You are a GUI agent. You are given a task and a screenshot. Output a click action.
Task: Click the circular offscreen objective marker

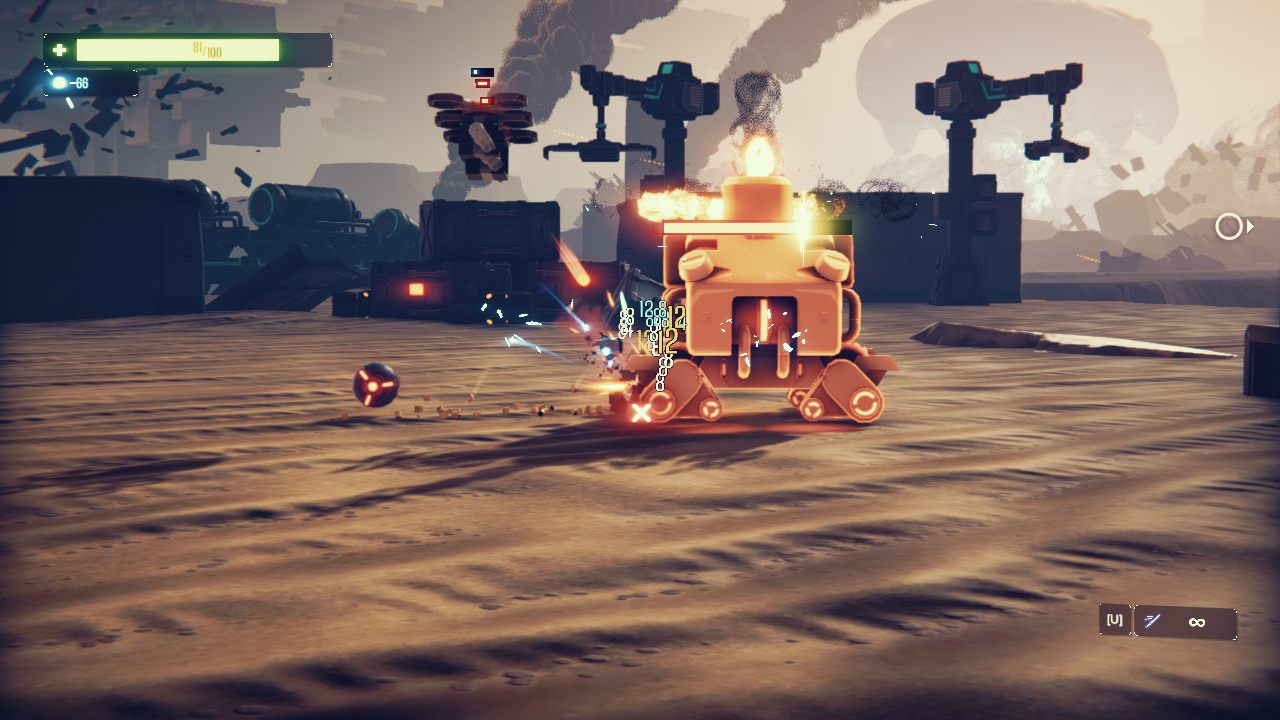pyautogui.click(x=1229, y=227)
